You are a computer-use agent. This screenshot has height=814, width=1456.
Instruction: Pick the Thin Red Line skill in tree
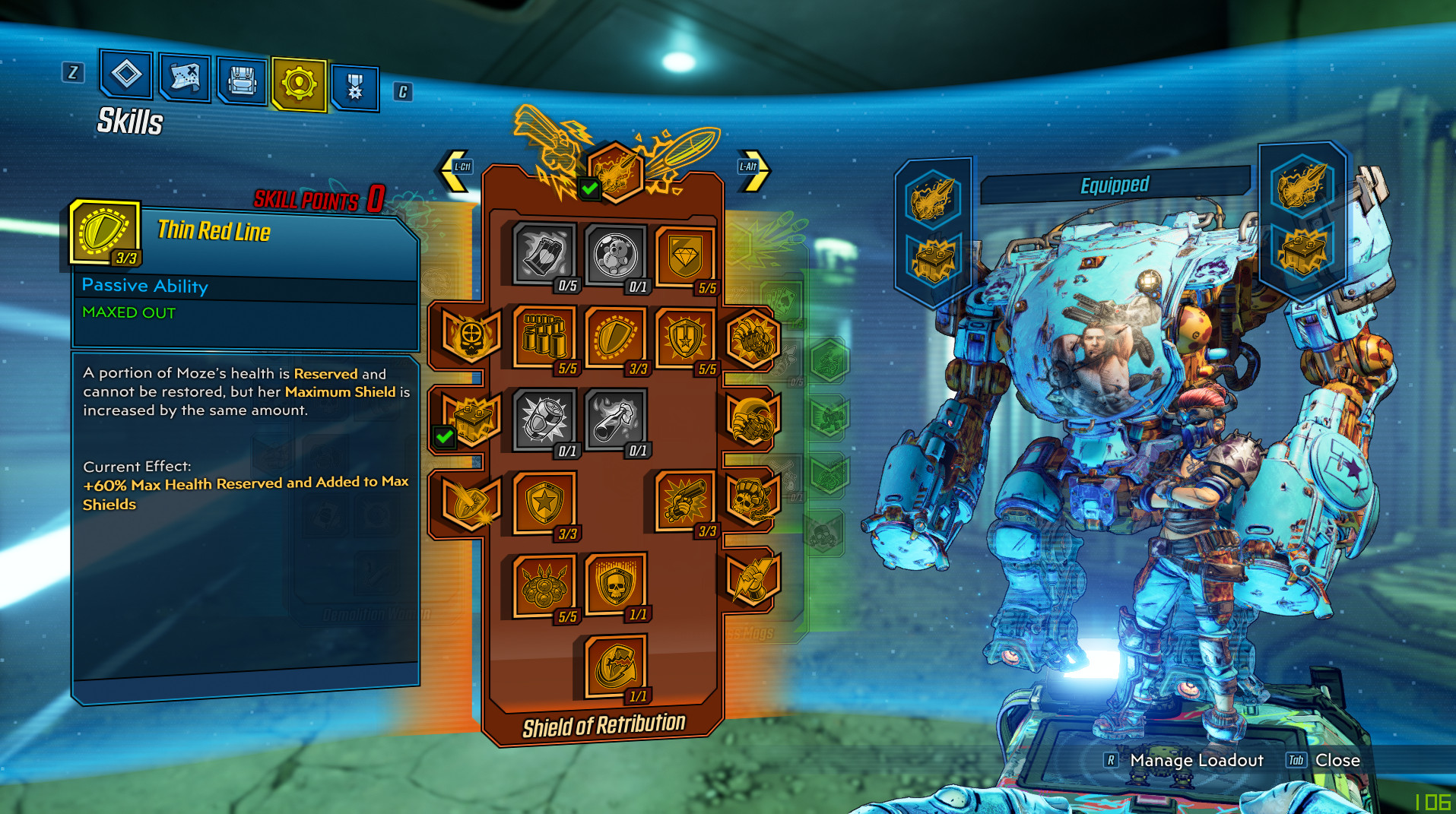(614, 337)
